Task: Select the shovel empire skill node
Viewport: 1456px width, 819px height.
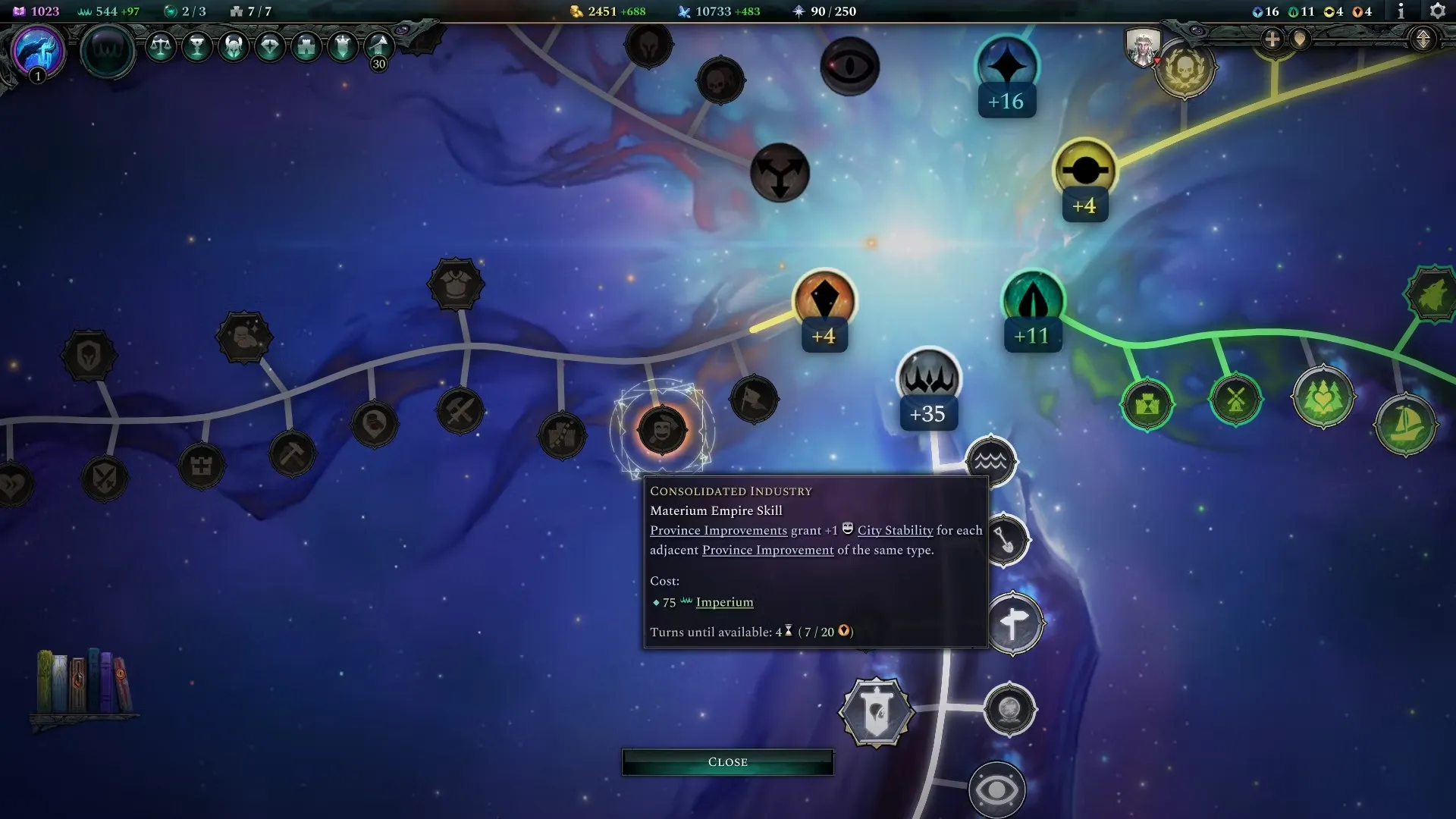Action: 1004,540
